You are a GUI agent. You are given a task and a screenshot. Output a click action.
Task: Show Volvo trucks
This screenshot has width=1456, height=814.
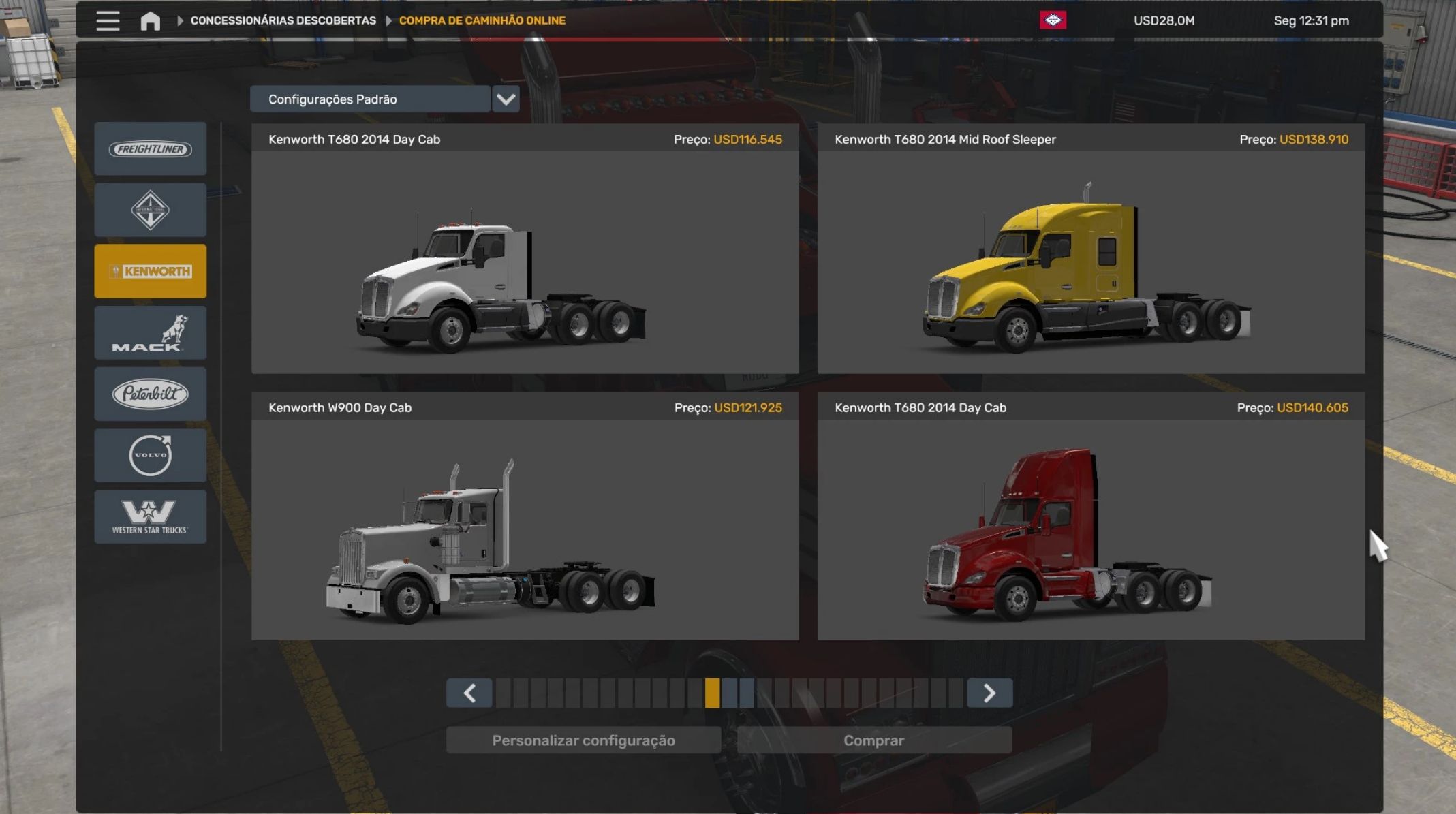pyautogui.click(x=151, y=455)
